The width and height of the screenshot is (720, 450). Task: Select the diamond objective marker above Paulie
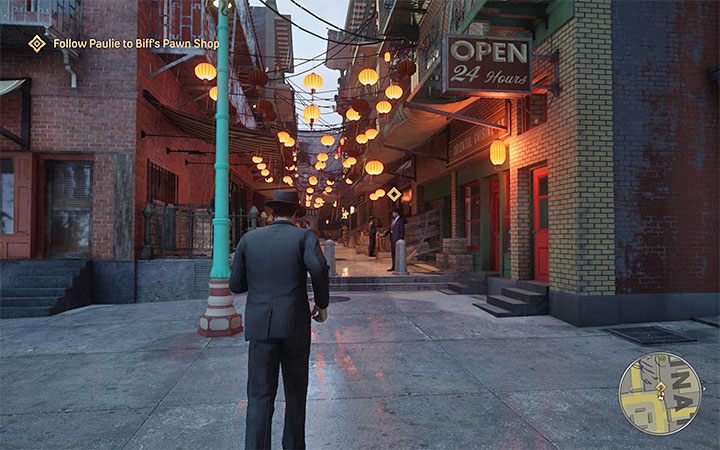[x=394, y=194]
